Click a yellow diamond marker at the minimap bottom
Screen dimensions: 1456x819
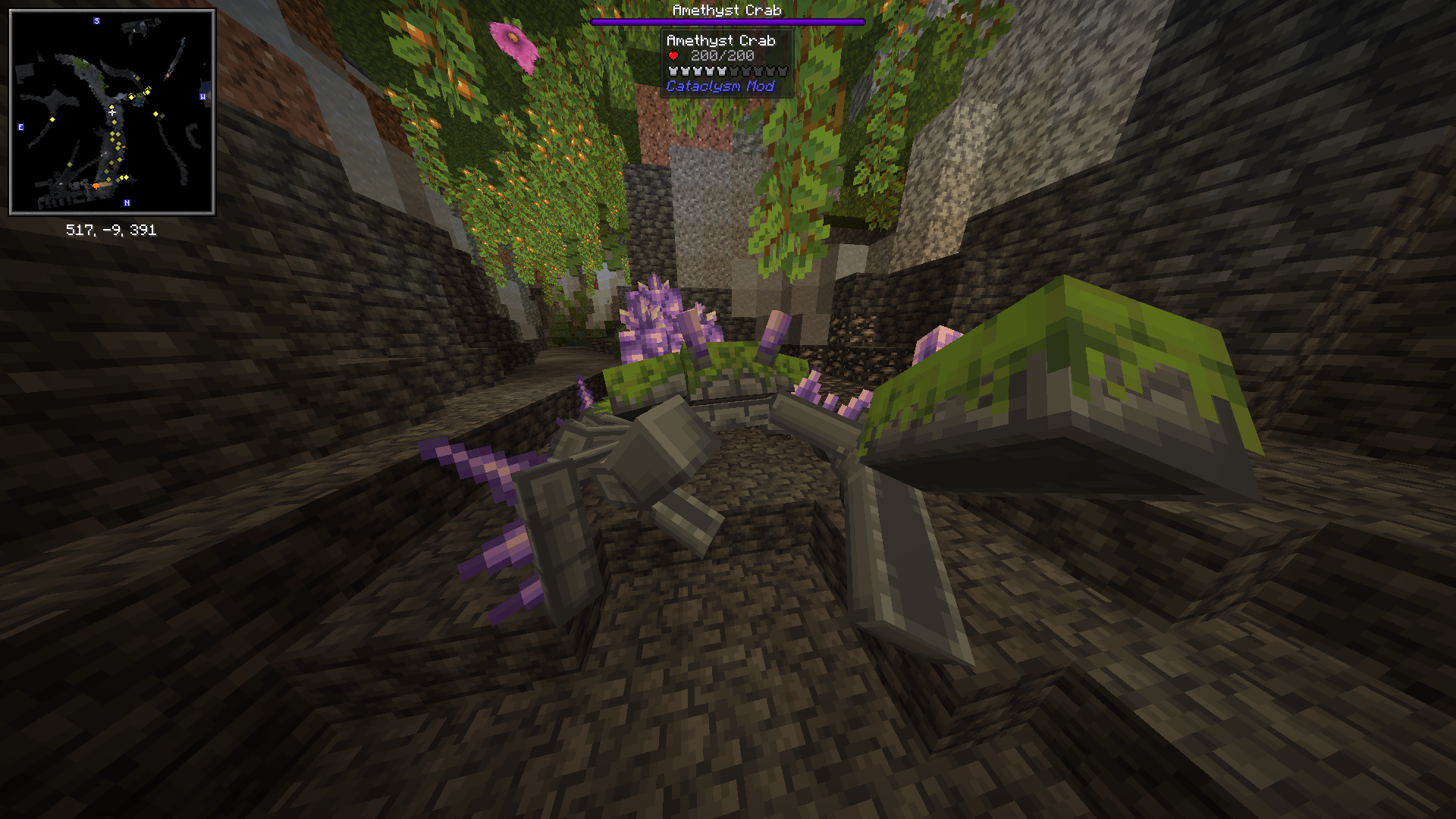(x=126, y=177)
